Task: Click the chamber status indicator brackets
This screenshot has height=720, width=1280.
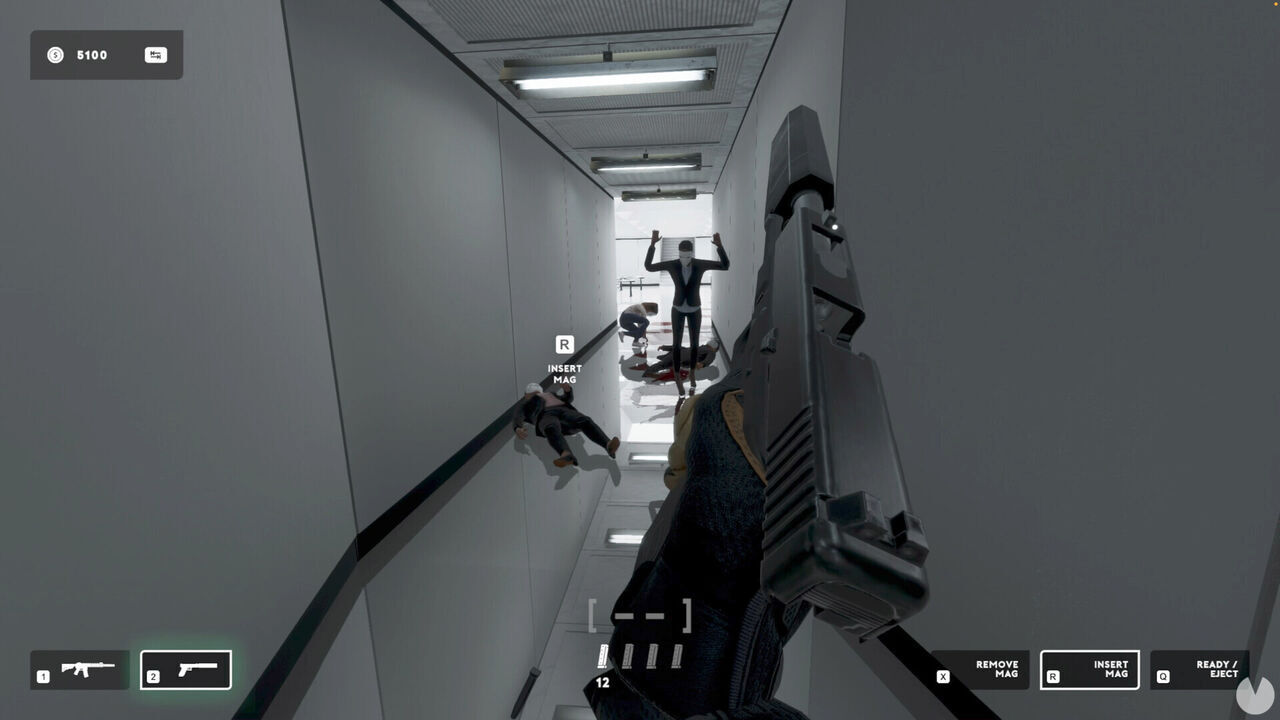Action: click(x=641, y=614)
